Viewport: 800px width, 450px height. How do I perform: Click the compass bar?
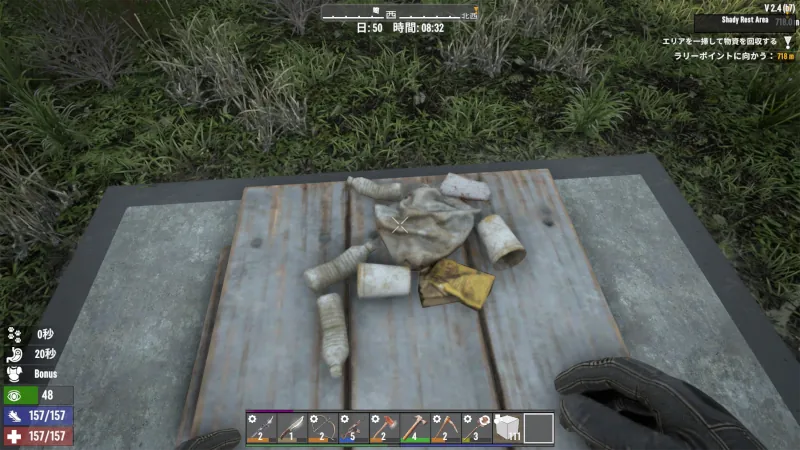point(400,13)
